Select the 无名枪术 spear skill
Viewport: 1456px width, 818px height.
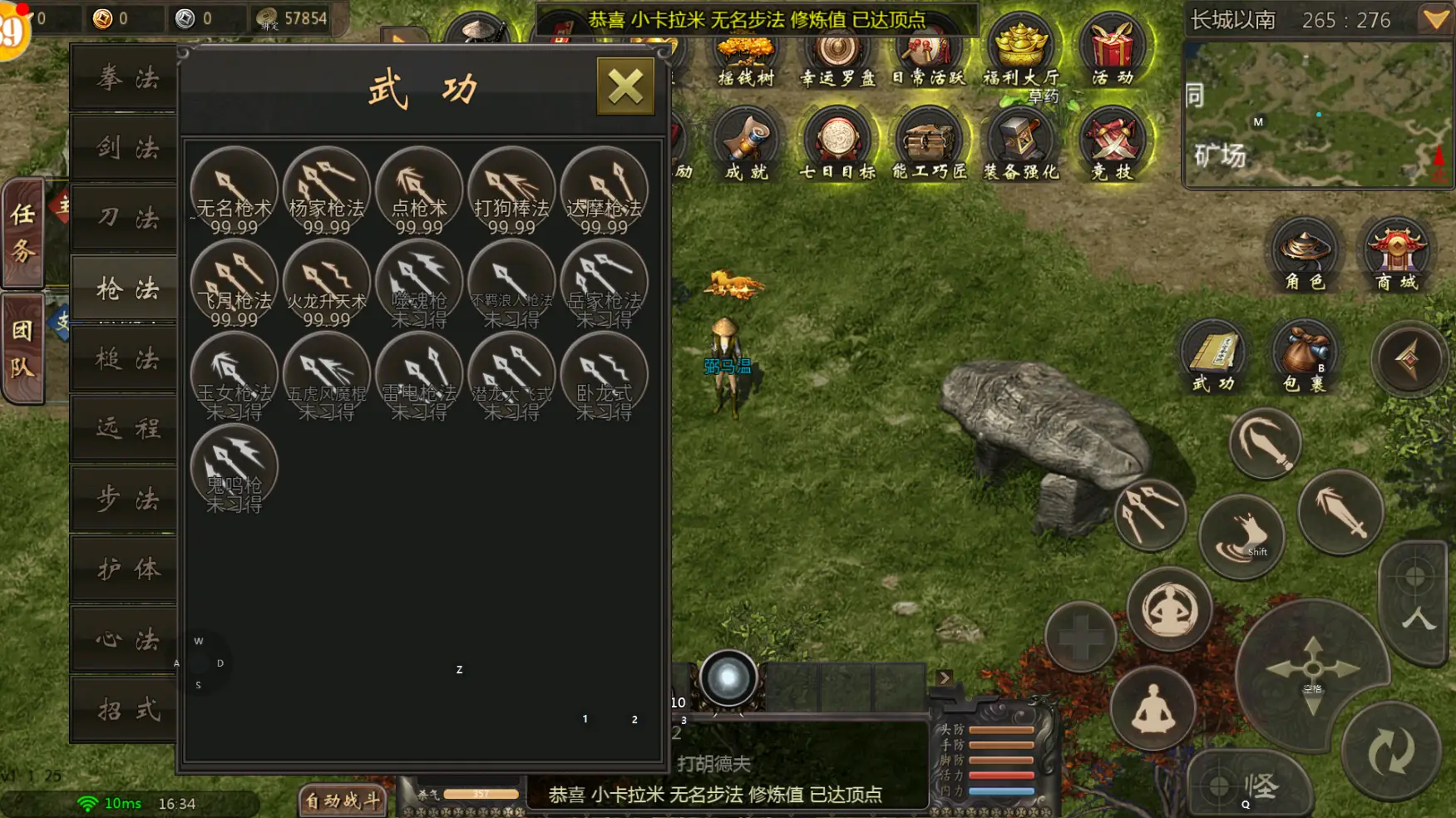point(234,191)
